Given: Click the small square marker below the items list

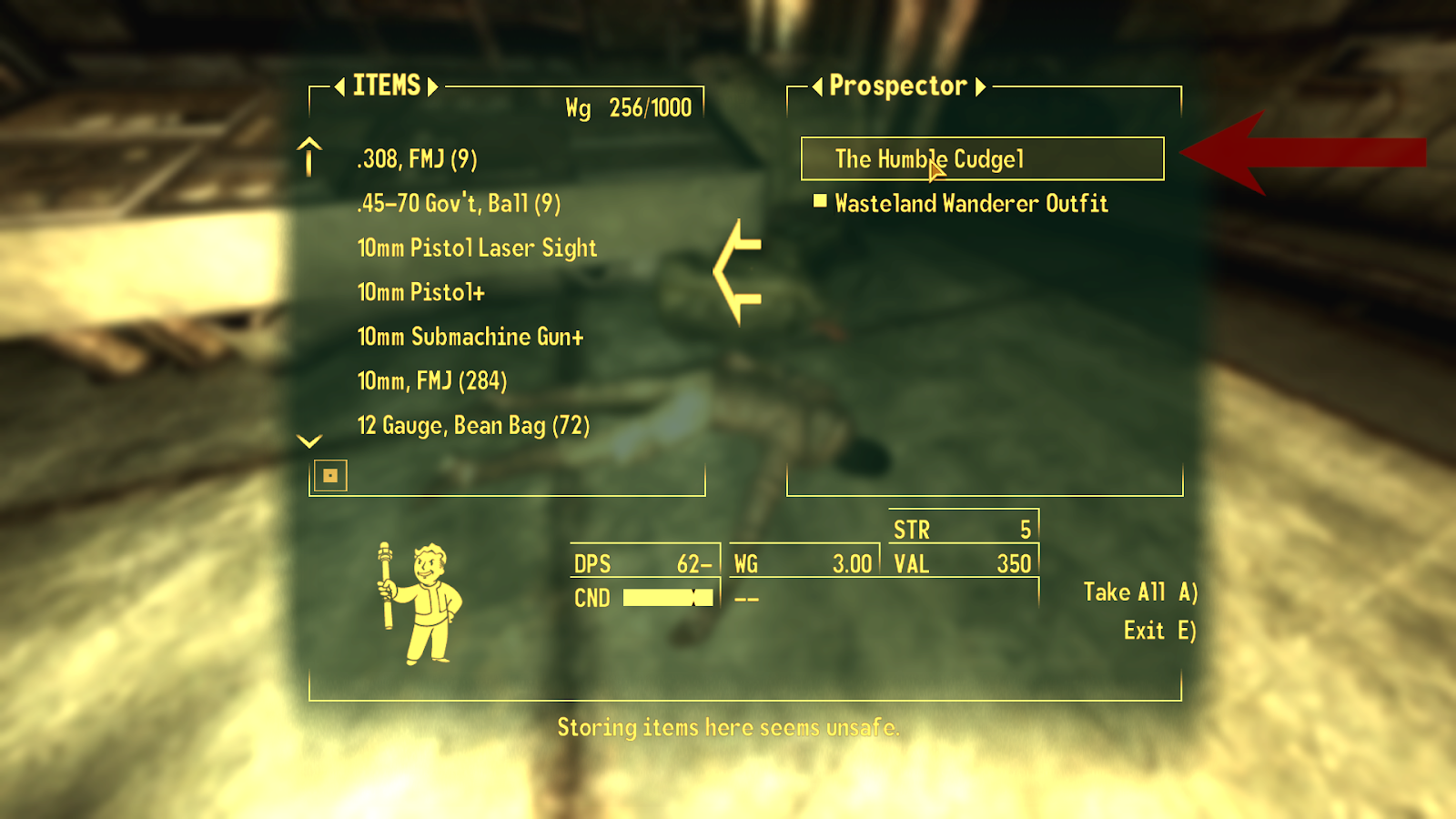Looking at the screenshot, I should click(x=330, y=475).
